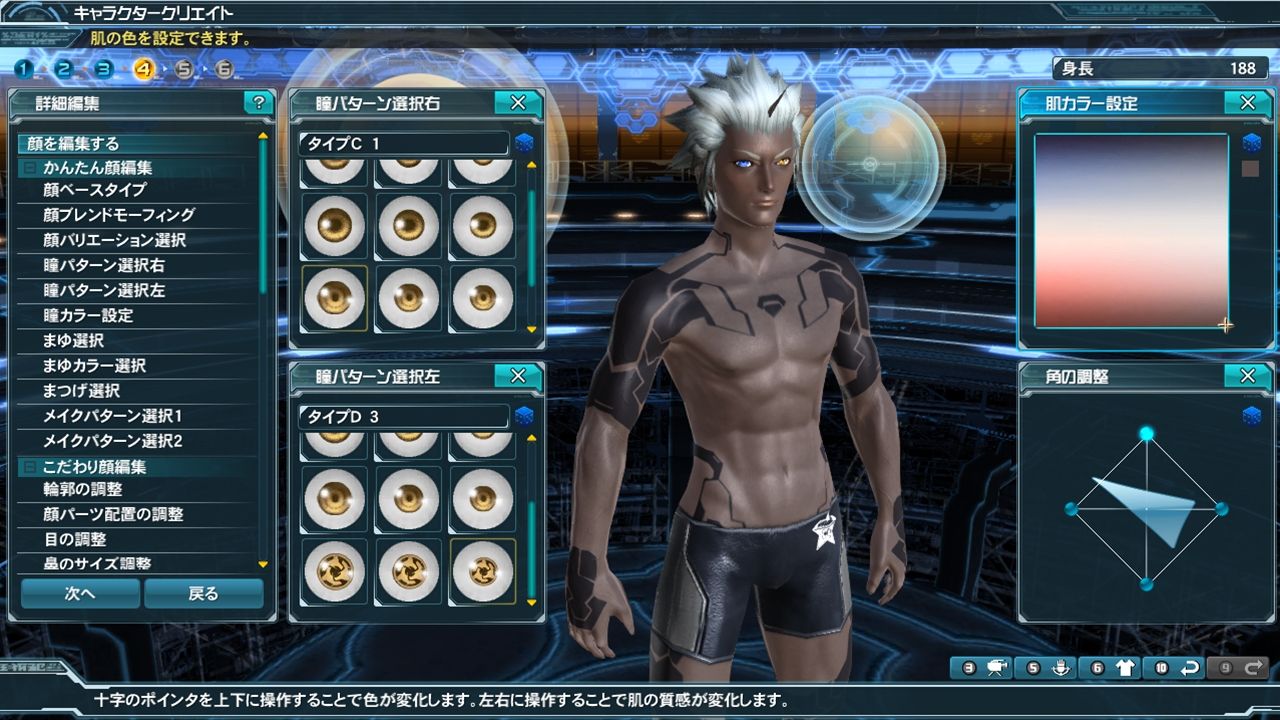Jump to step 6 in the step indicator
Viewport: 1280px width, 720px height.
coord(224,71)
